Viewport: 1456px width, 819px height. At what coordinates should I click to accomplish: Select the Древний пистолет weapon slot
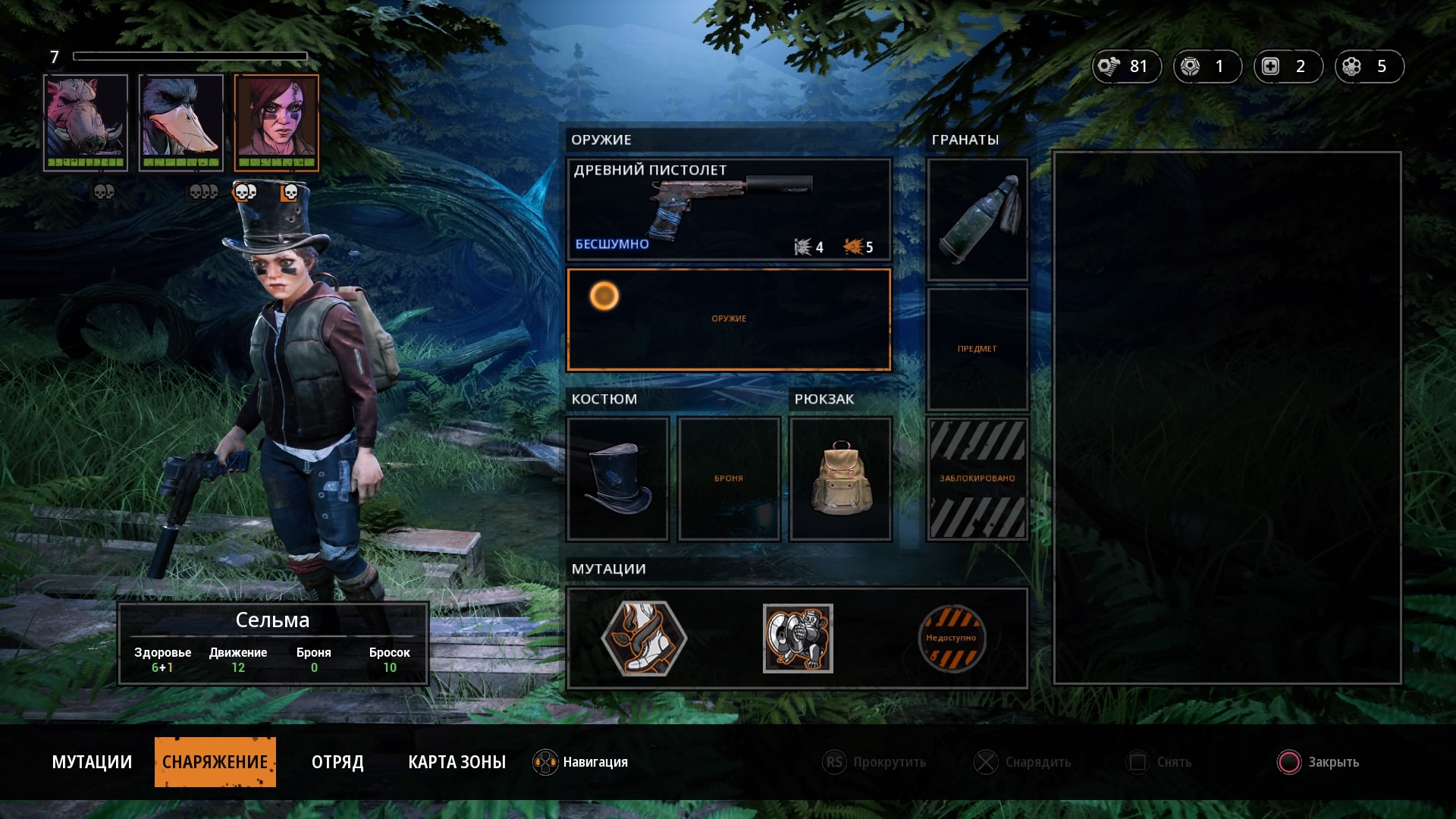pos(728,209)
